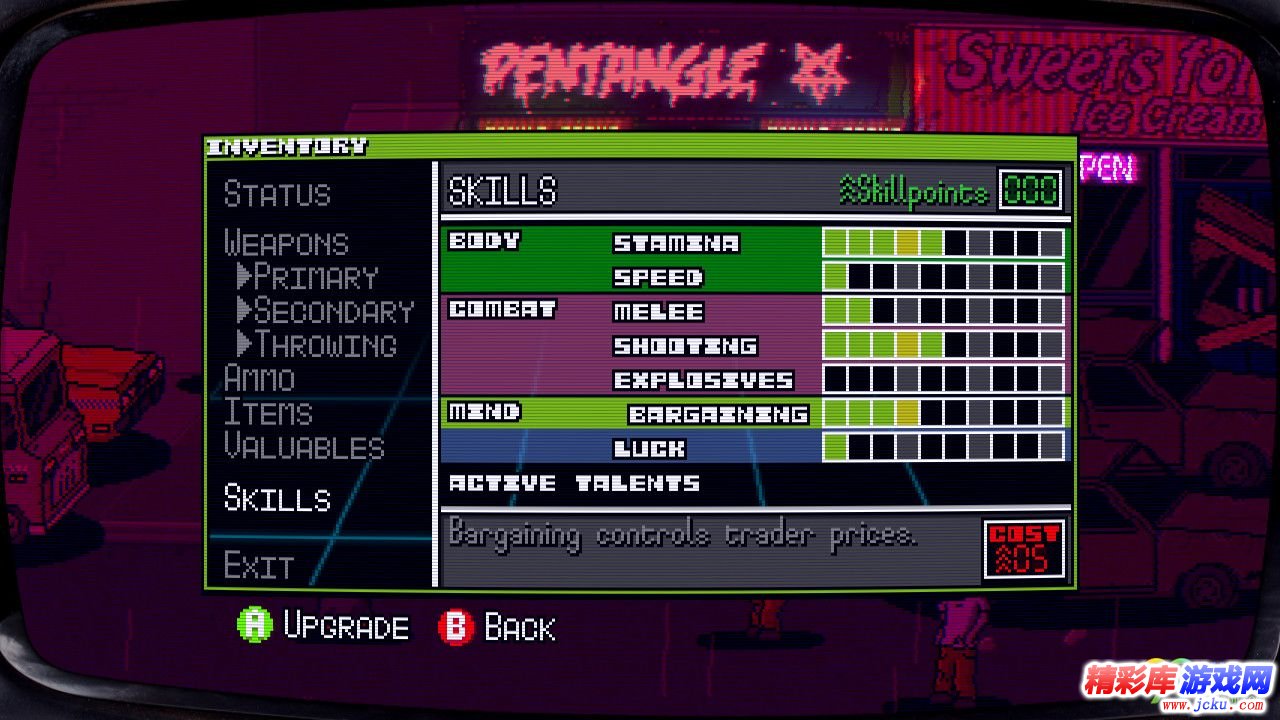
Task: Select the Luck skill row
Action: [649, 448]
